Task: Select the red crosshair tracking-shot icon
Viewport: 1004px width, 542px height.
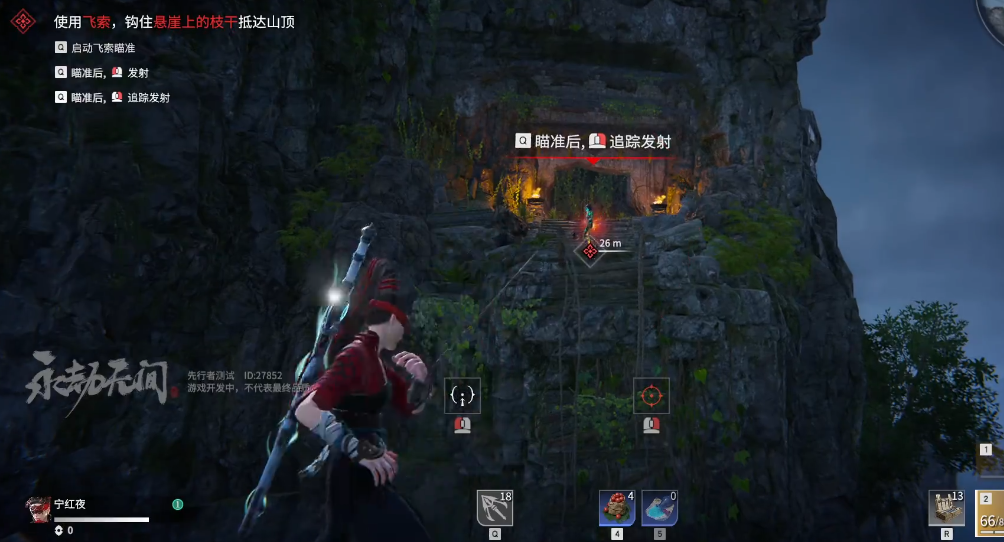Action: click(651, 396)
